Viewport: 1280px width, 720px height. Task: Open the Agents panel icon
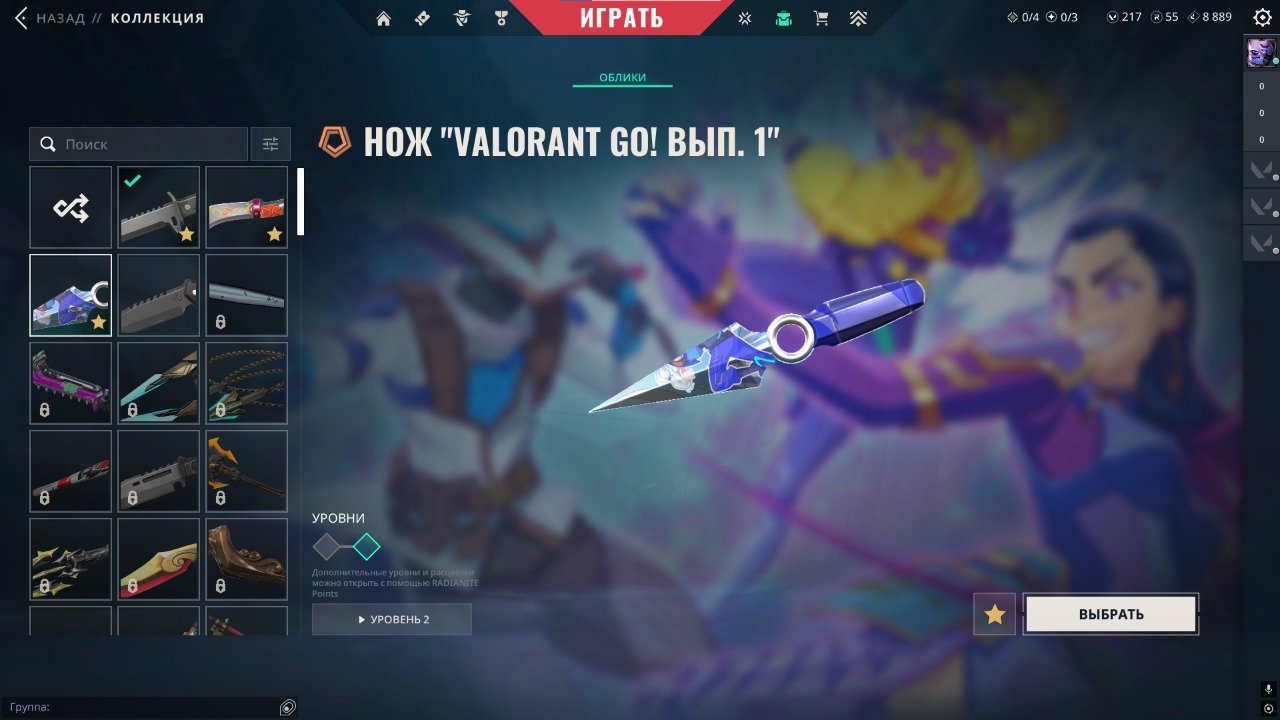[x=461, y=18]
